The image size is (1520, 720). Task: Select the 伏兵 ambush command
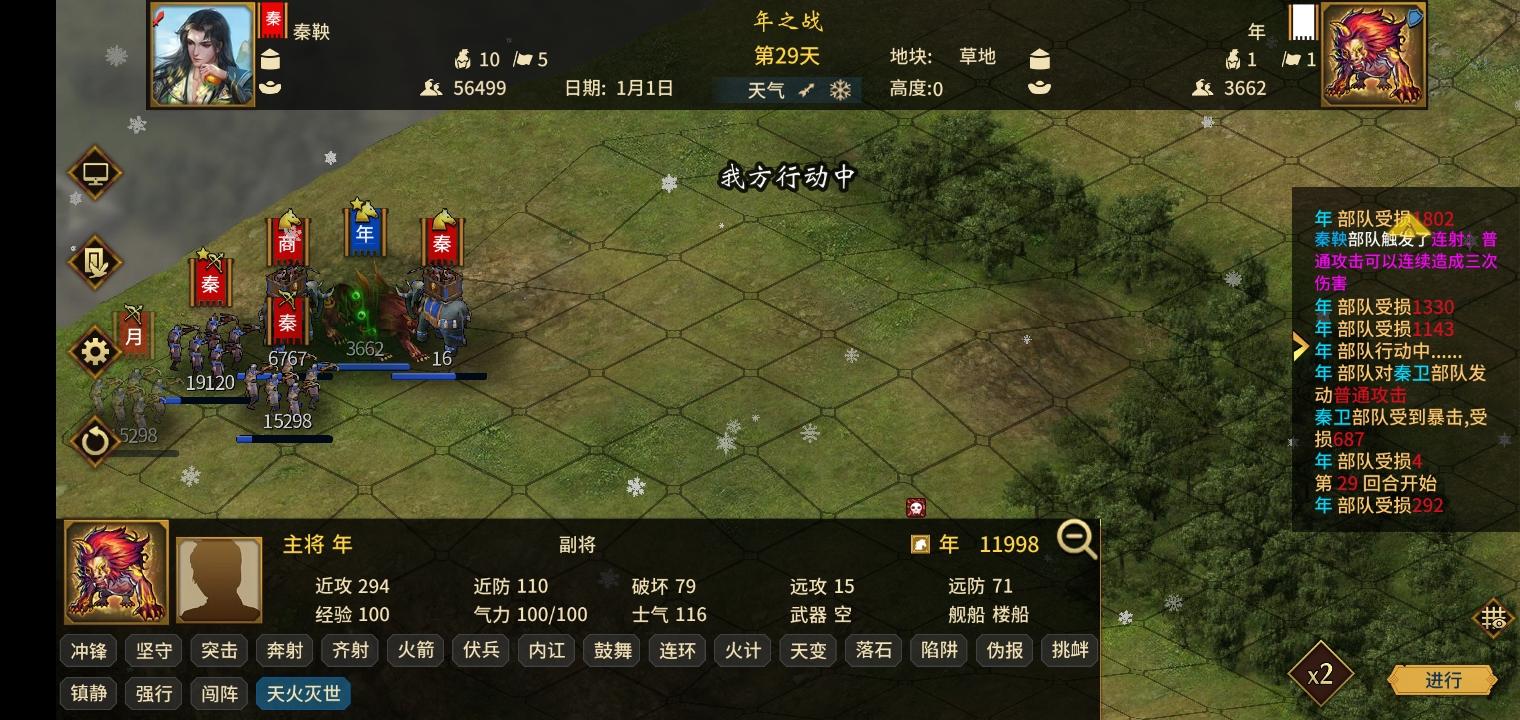pos(481,650)
